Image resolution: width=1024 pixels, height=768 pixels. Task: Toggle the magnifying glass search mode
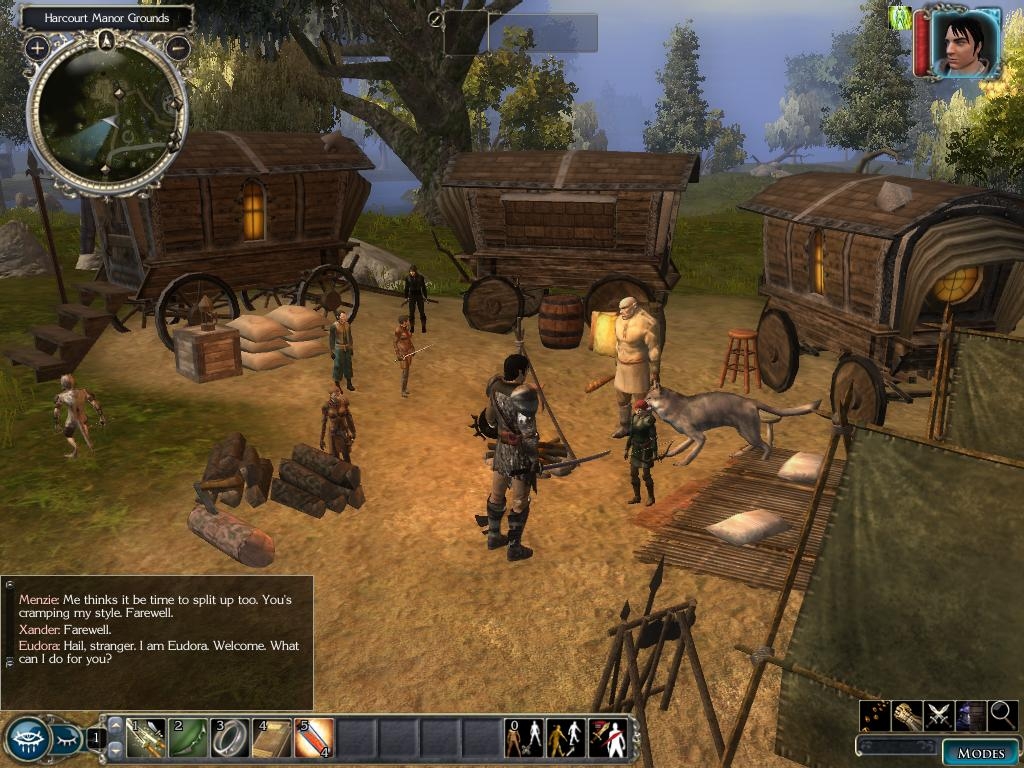pos(1002,715)
